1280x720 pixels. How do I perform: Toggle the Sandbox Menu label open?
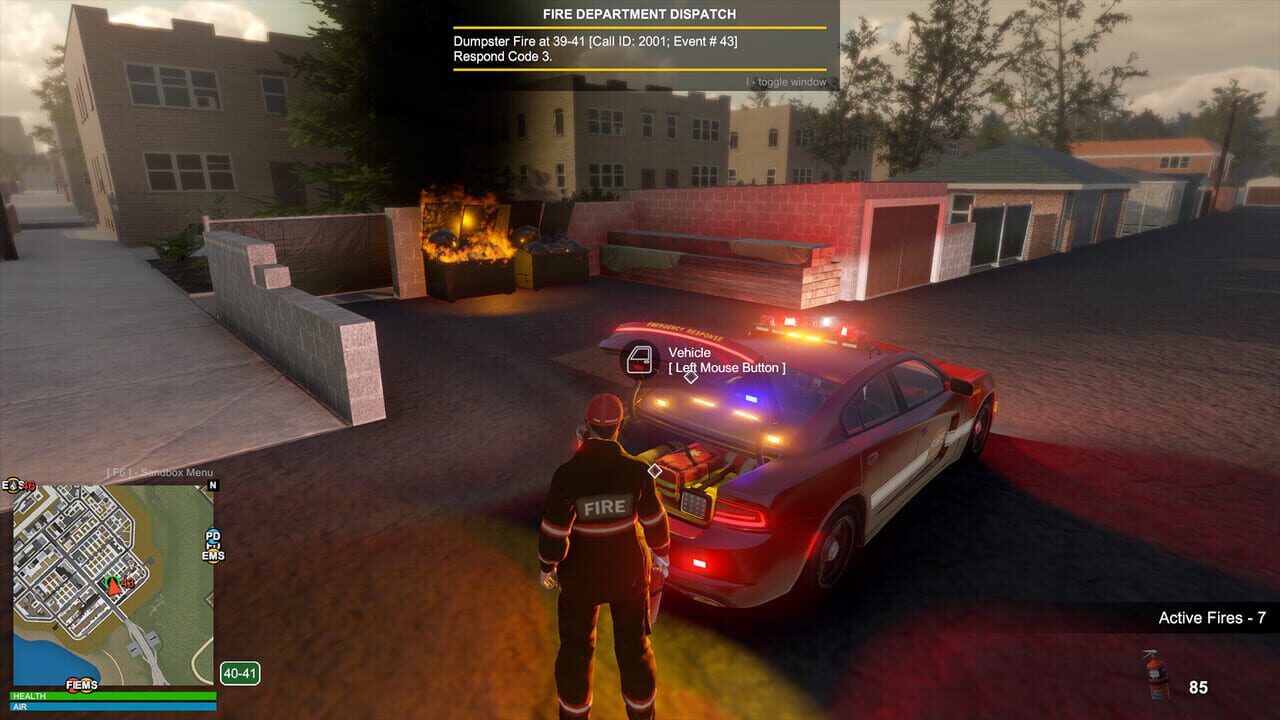(162, 473)
